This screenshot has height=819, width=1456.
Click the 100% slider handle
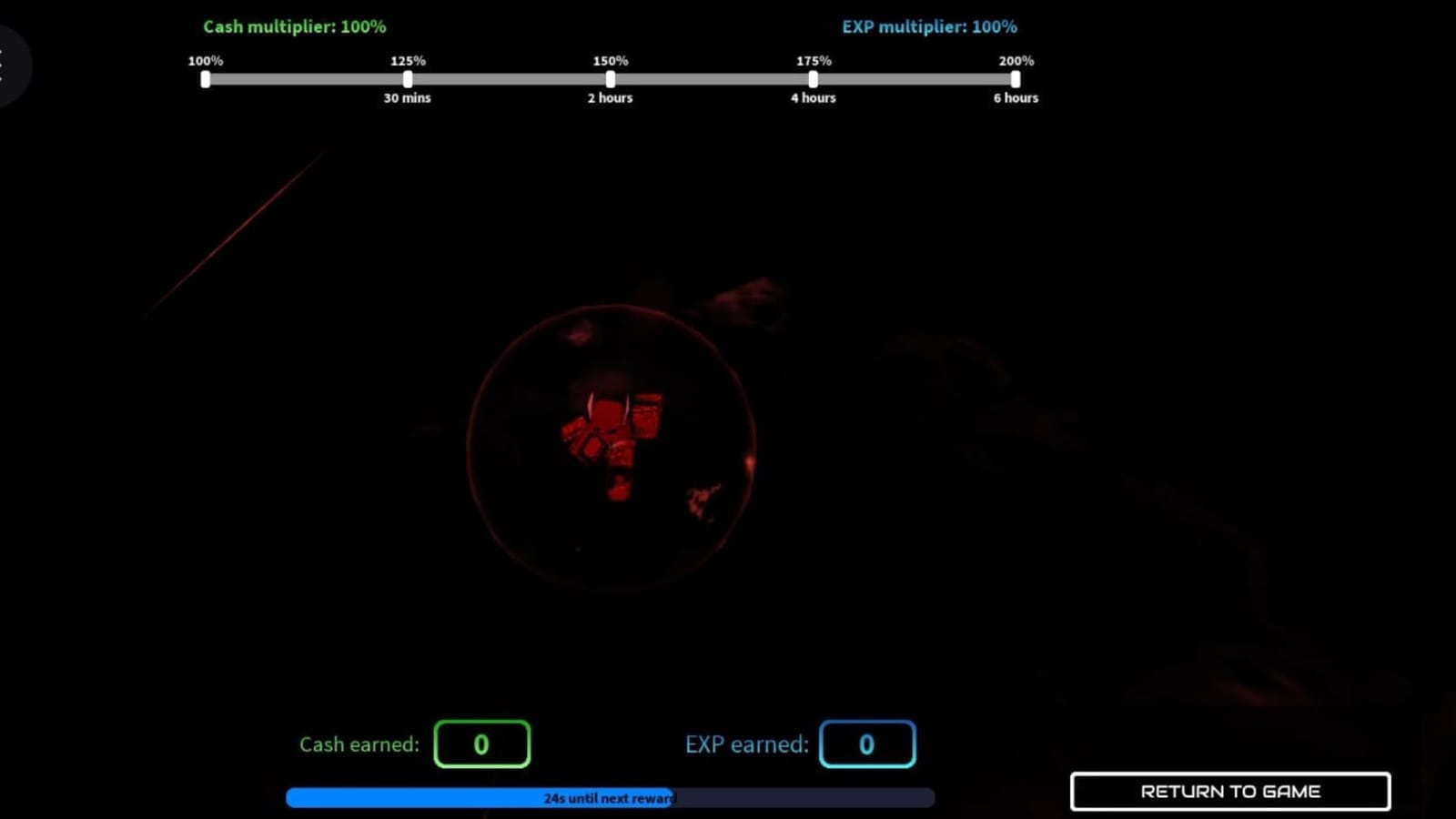coord(206,79)
